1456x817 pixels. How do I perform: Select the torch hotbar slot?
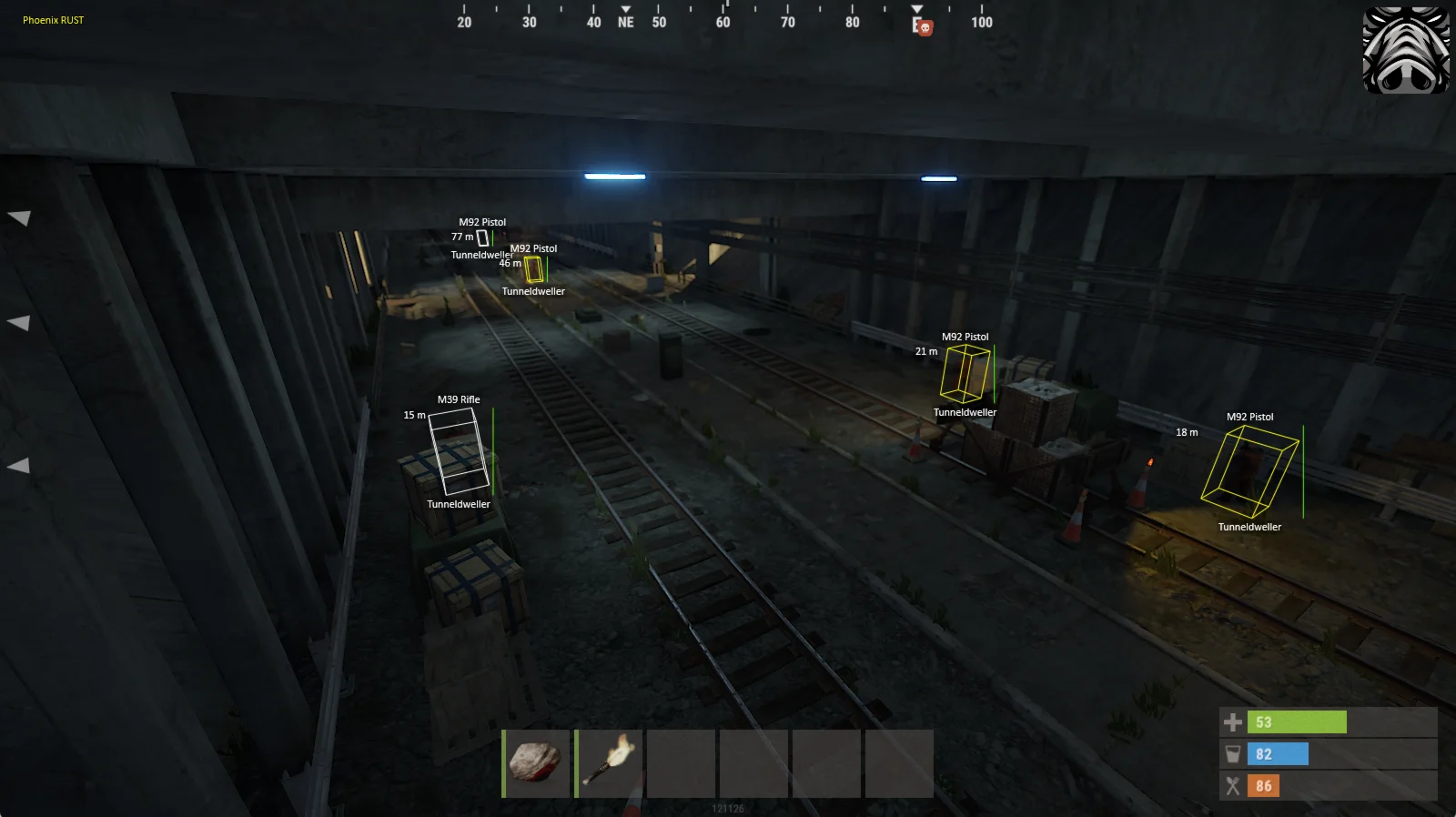[609, 763]
